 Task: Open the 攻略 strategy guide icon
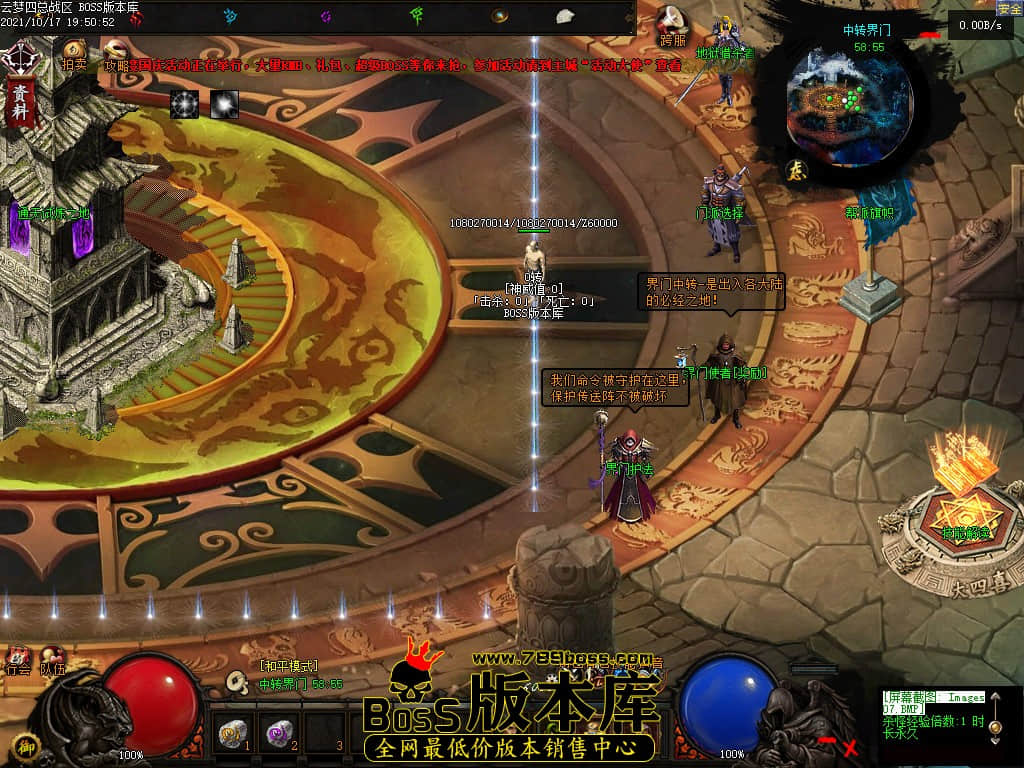[116, 53]
